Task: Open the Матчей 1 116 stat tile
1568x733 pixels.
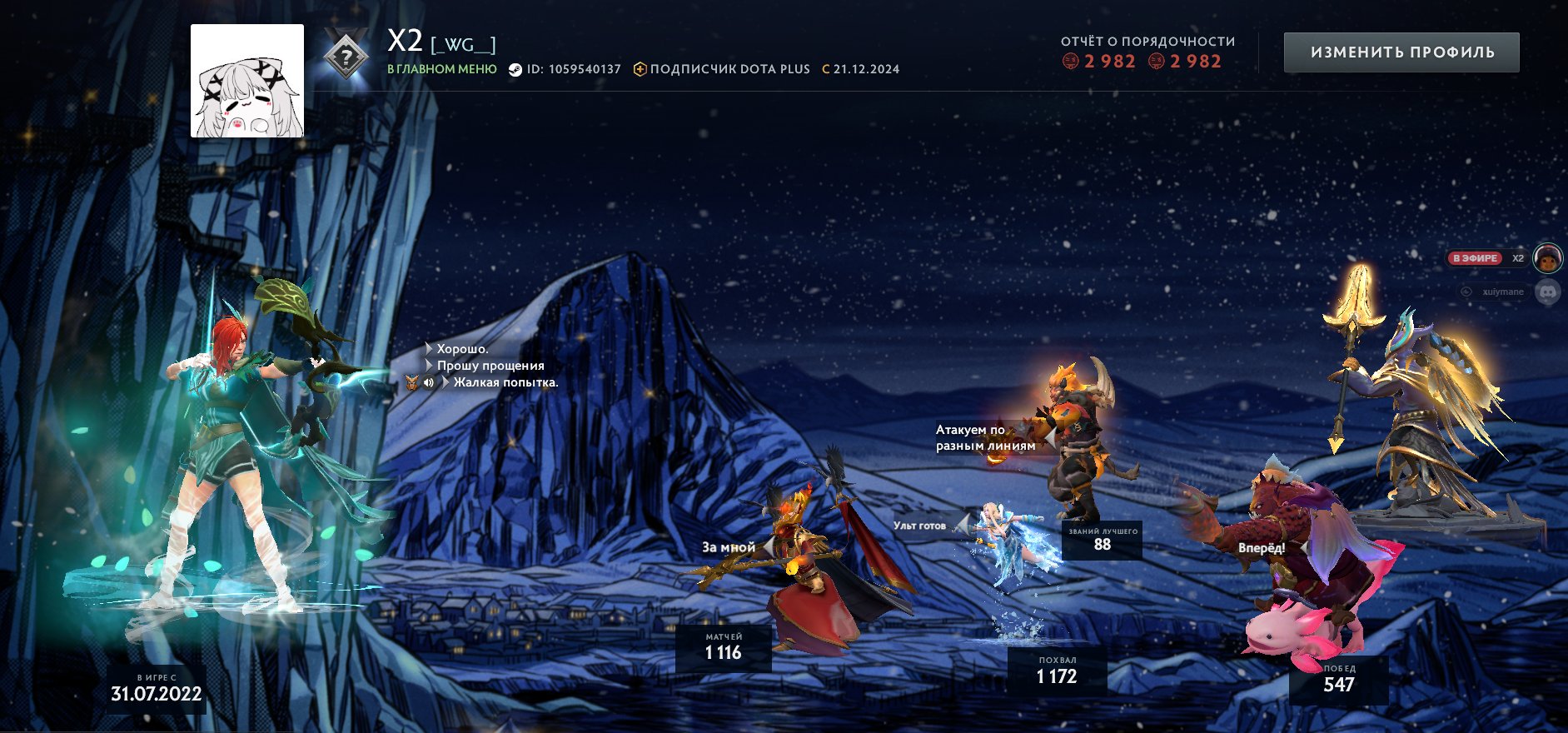Action: (x=723, y=647)
